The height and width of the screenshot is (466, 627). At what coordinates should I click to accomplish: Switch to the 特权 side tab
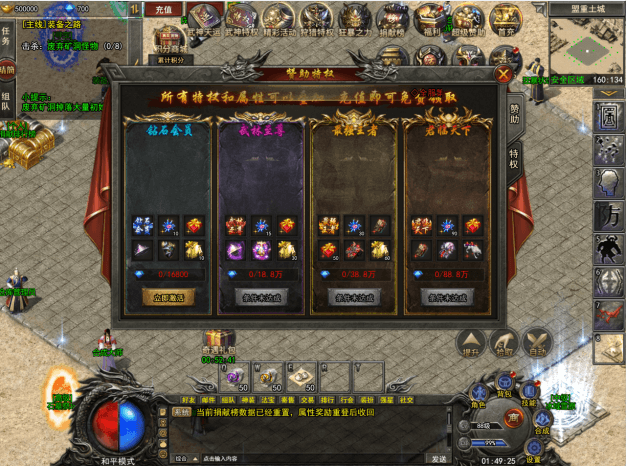point(514,156)
